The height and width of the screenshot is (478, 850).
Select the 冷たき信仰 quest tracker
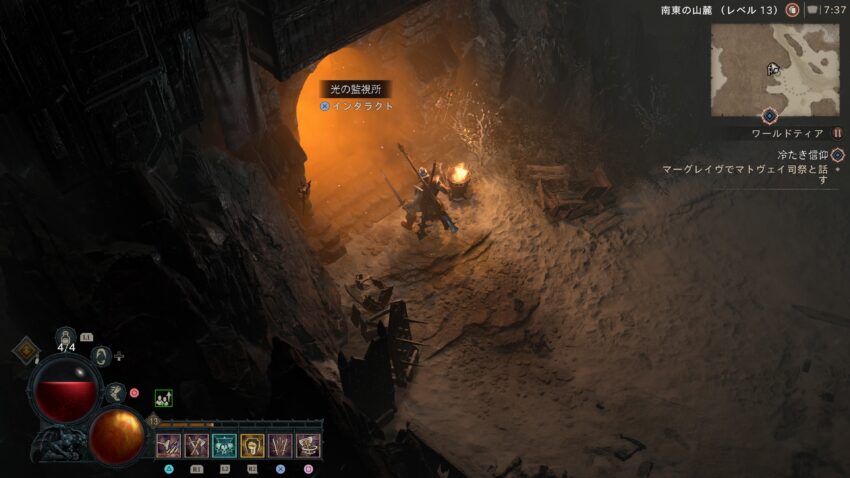[x=803, y=155]
